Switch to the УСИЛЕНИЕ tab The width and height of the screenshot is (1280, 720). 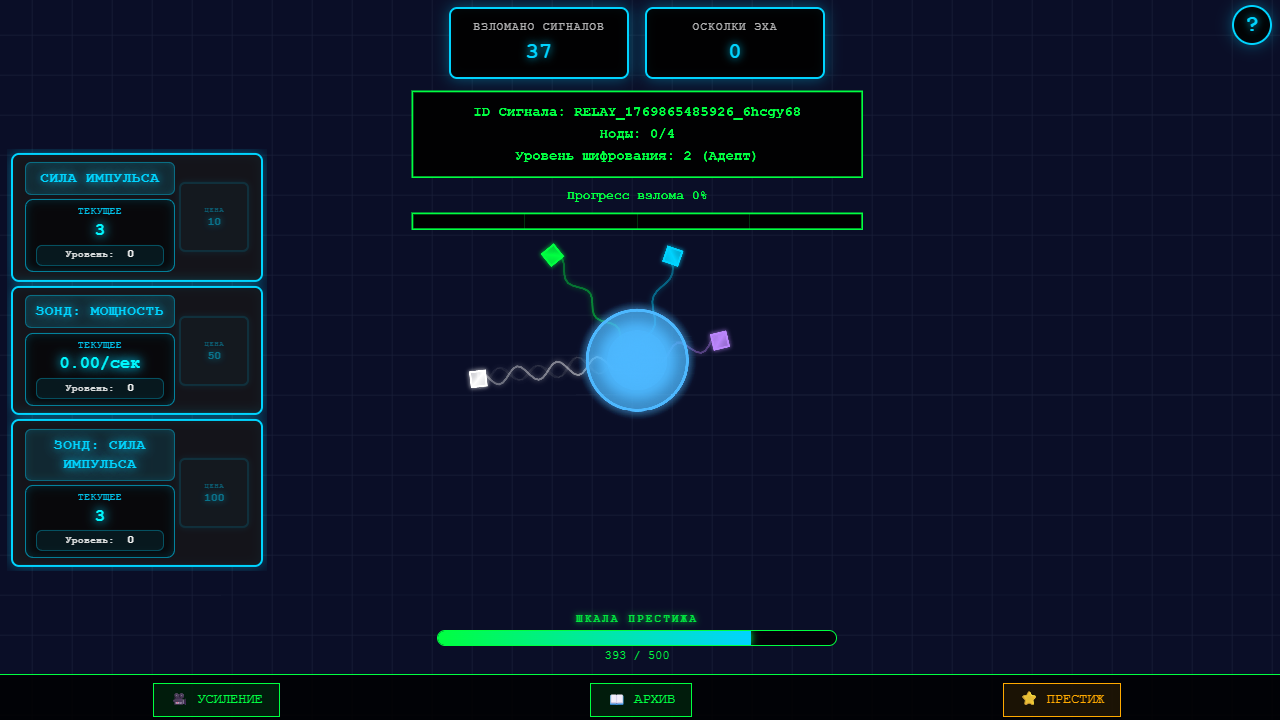pos(216,700)
